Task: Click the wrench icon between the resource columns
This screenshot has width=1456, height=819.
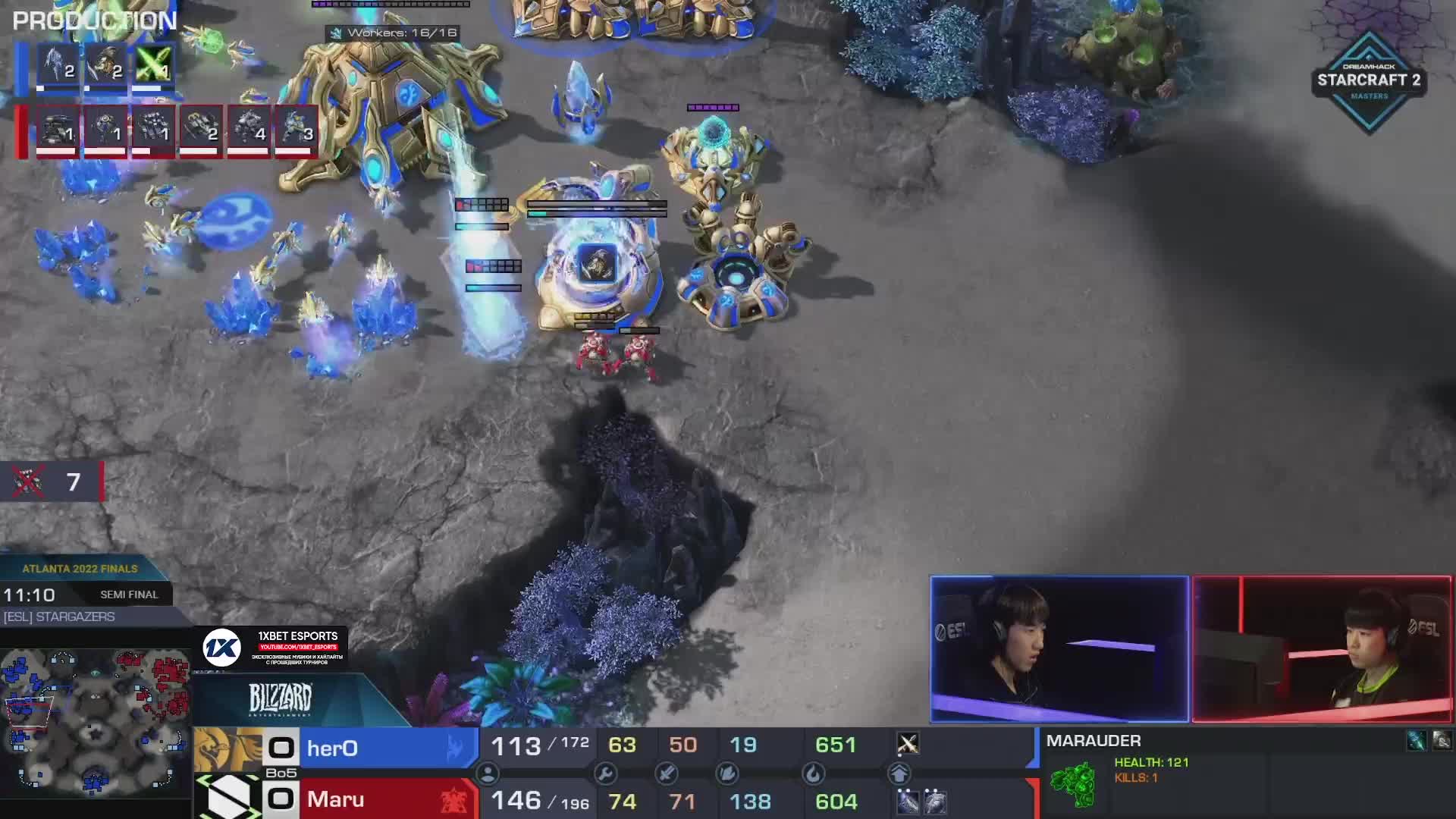Action: [606, 774]
